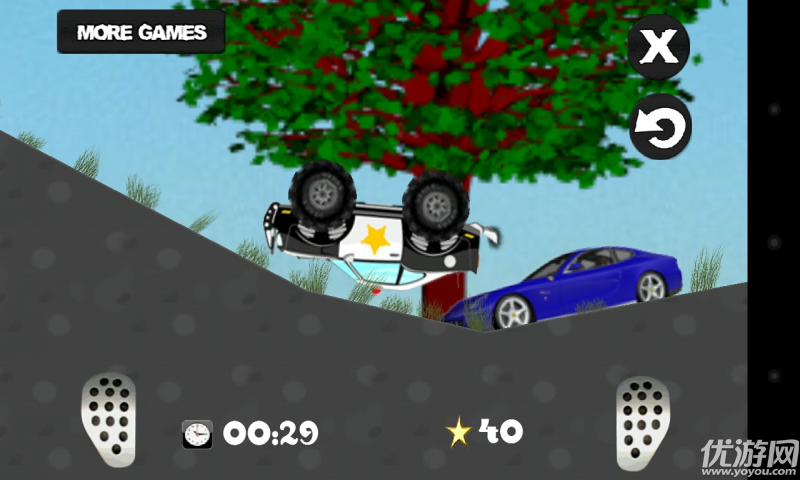
Task: Restart the level with the circular arrow
Action: point(660,126)
